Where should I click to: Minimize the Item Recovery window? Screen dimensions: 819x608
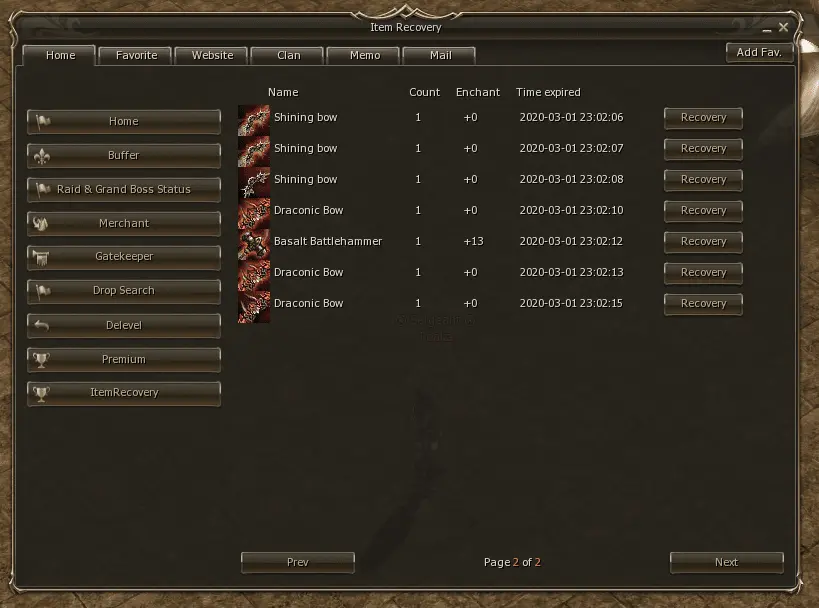[x=768, y=29]
